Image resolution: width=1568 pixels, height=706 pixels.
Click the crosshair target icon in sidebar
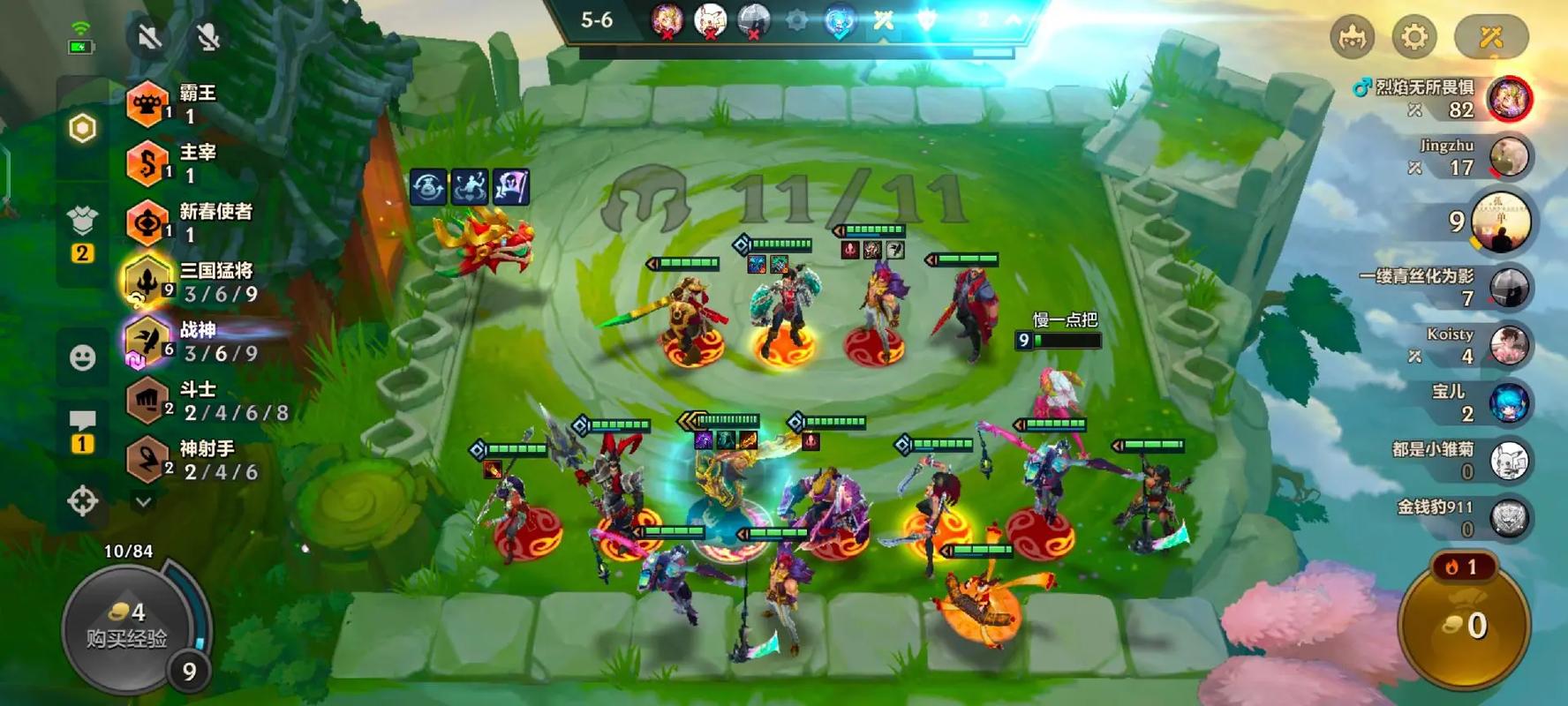pos(82,501)
